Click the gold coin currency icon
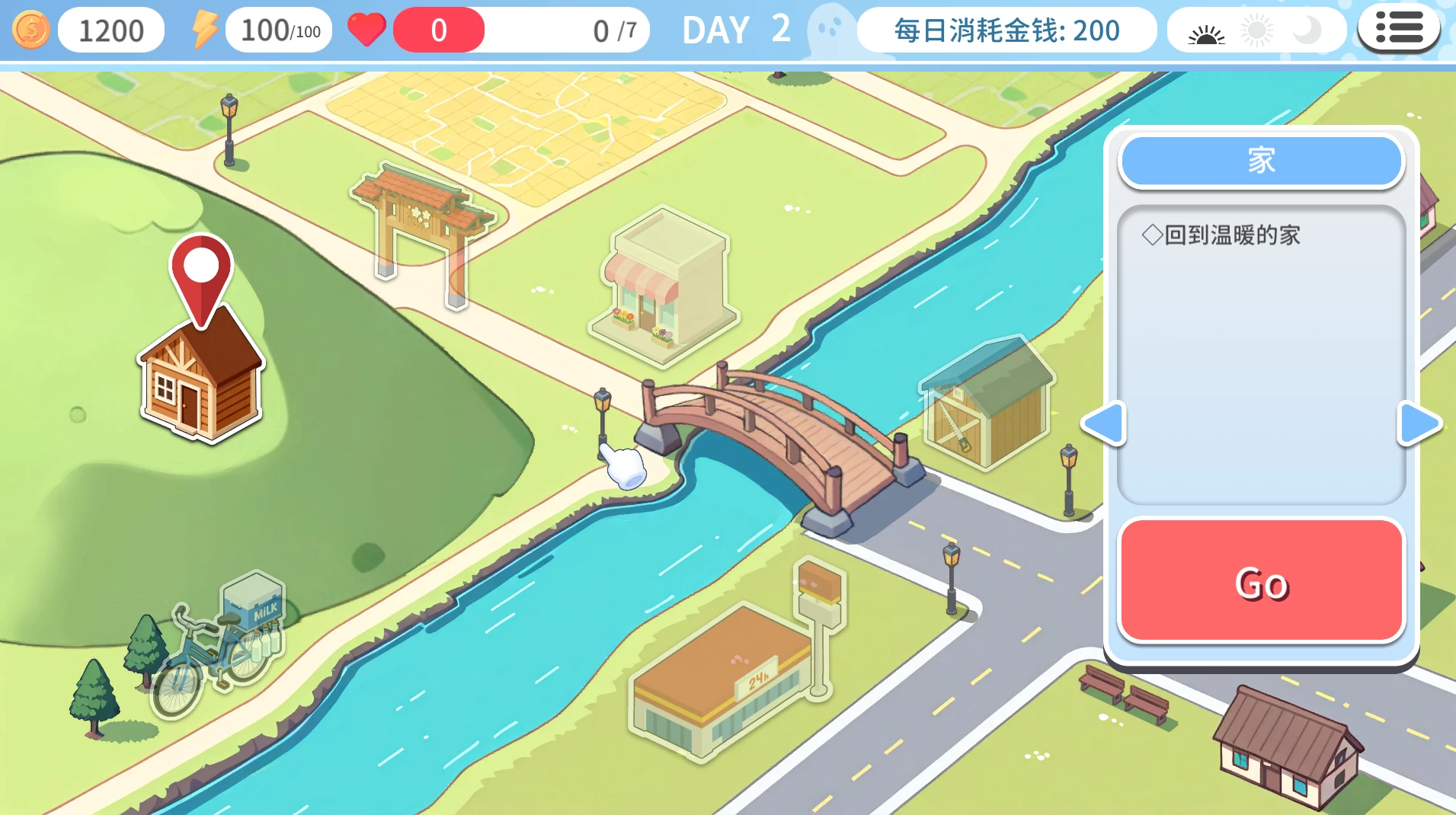The height and width of the screenshot is (815, 1456). (31, 29)
